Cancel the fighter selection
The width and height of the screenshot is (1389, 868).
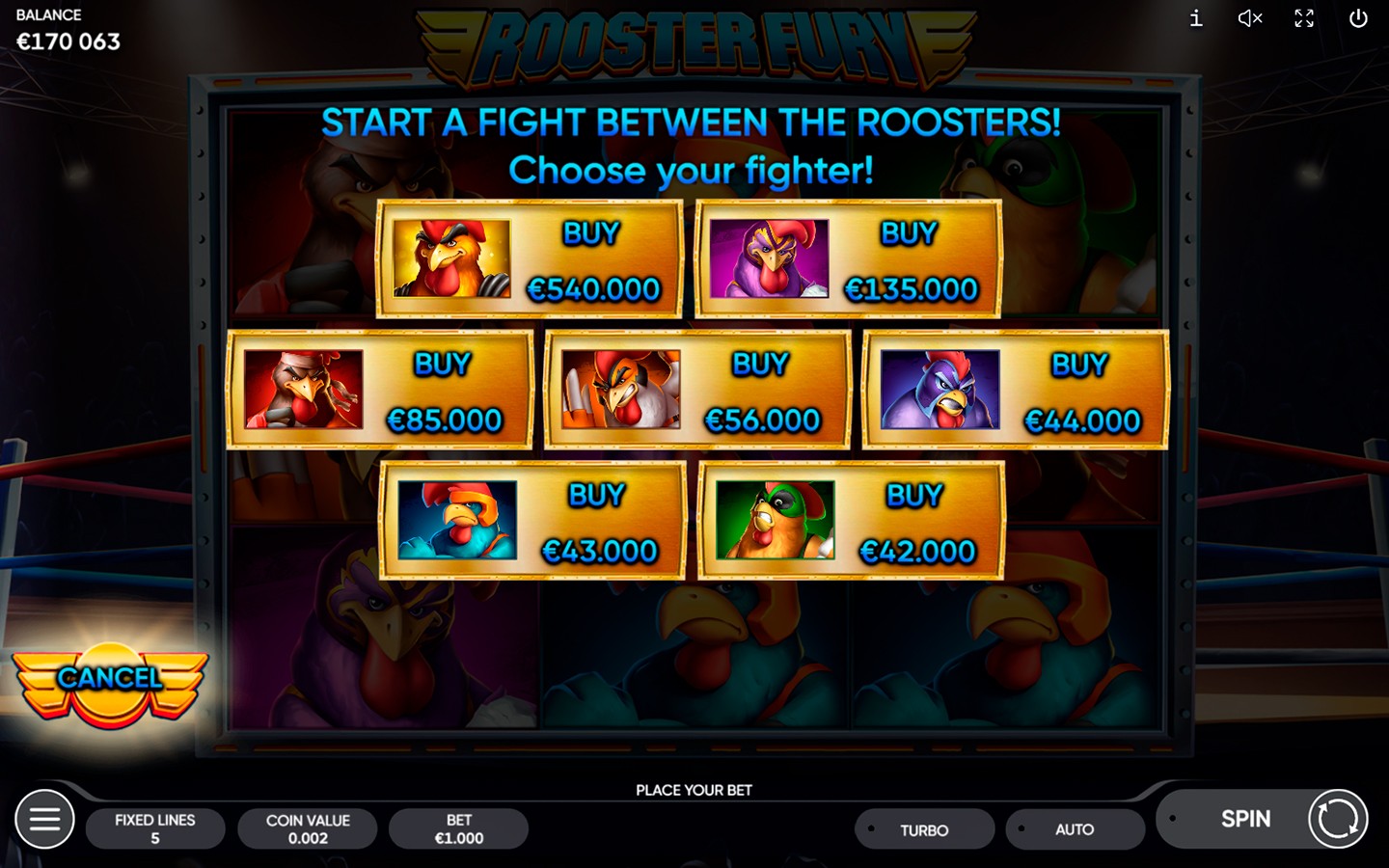[109, 680]
